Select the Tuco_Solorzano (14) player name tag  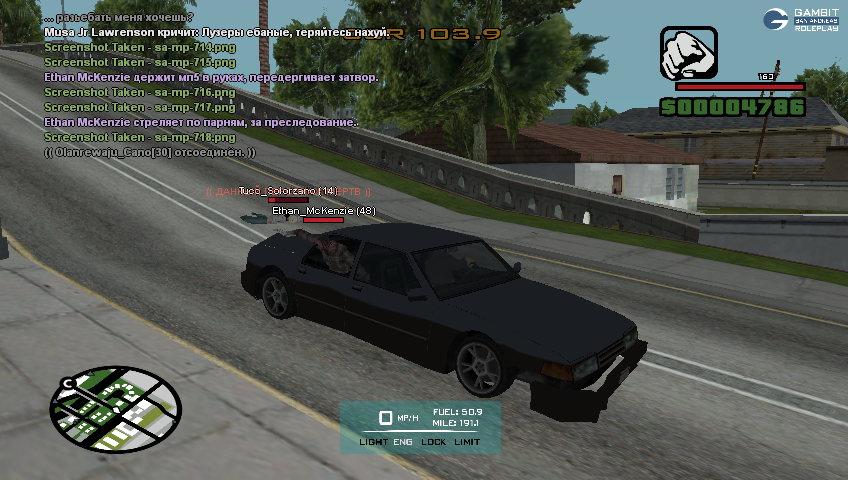(287, 191)
